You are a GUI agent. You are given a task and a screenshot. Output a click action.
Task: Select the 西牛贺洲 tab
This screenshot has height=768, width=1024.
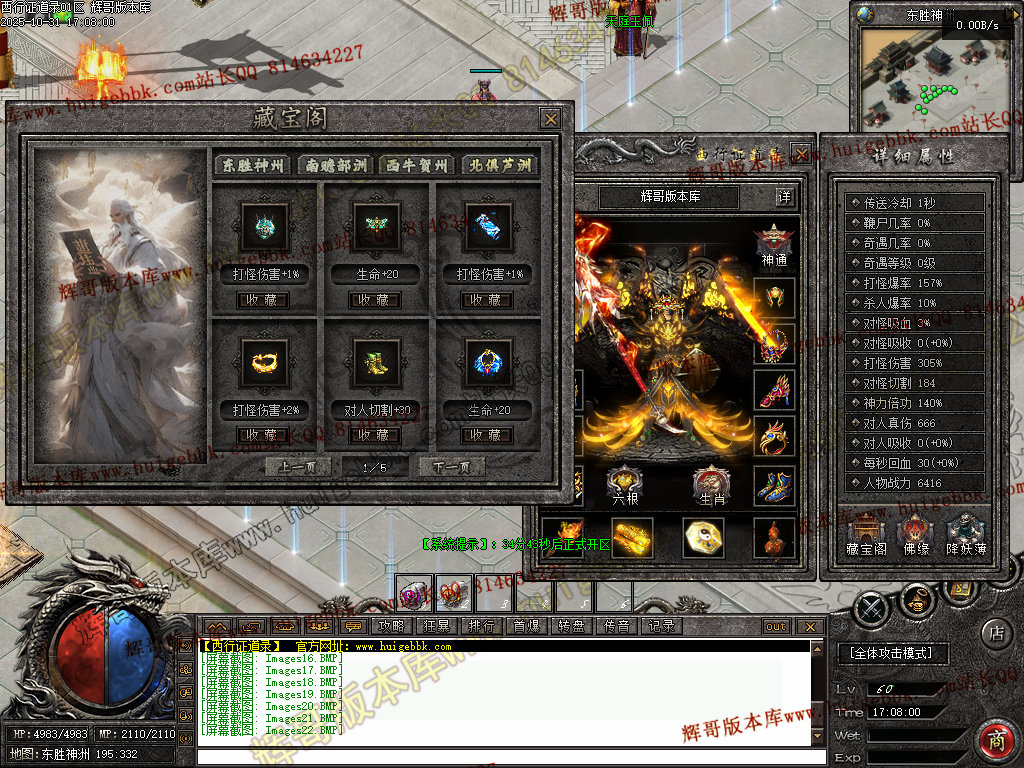point(418,165)
